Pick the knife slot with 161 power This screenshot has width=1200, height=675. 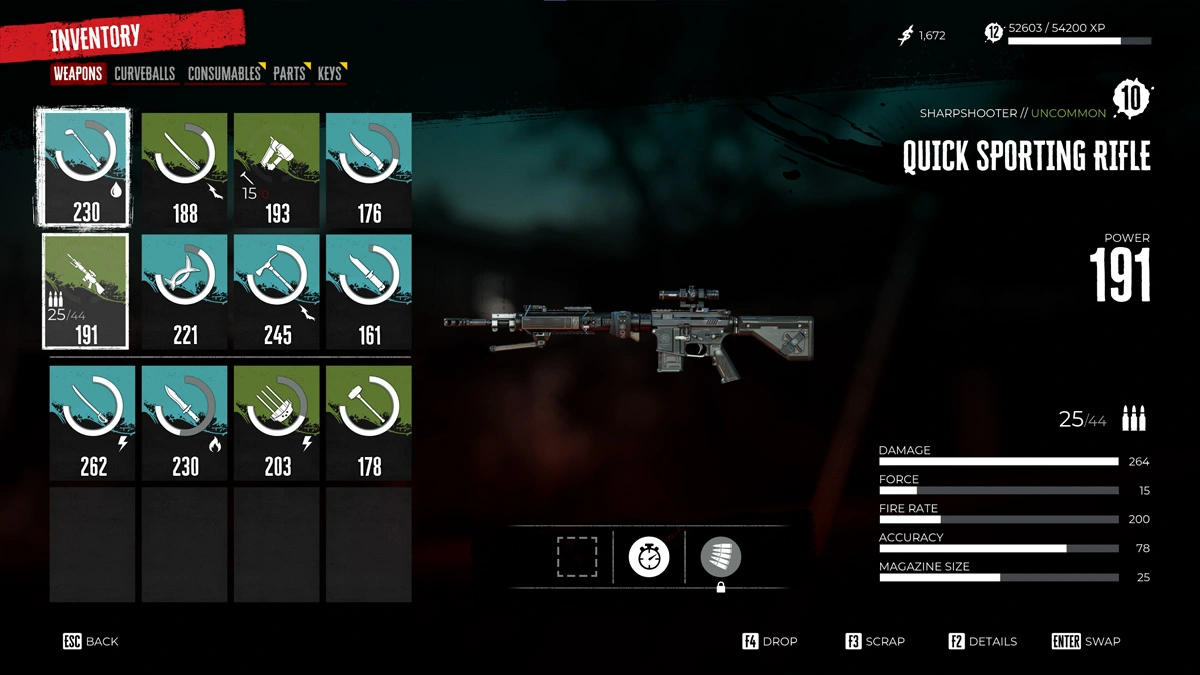coord(369,291)
